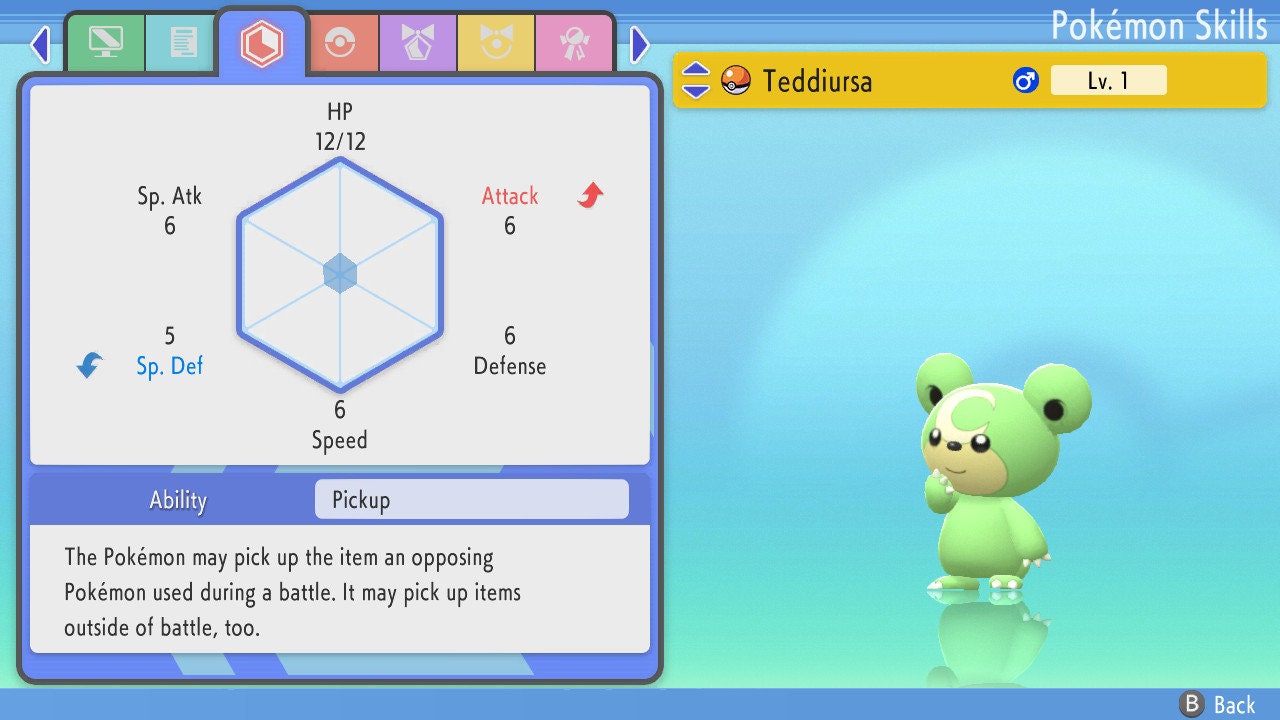Switch Pokémon using Teddiursa's up-down arrows

click(x=696, y=80)
